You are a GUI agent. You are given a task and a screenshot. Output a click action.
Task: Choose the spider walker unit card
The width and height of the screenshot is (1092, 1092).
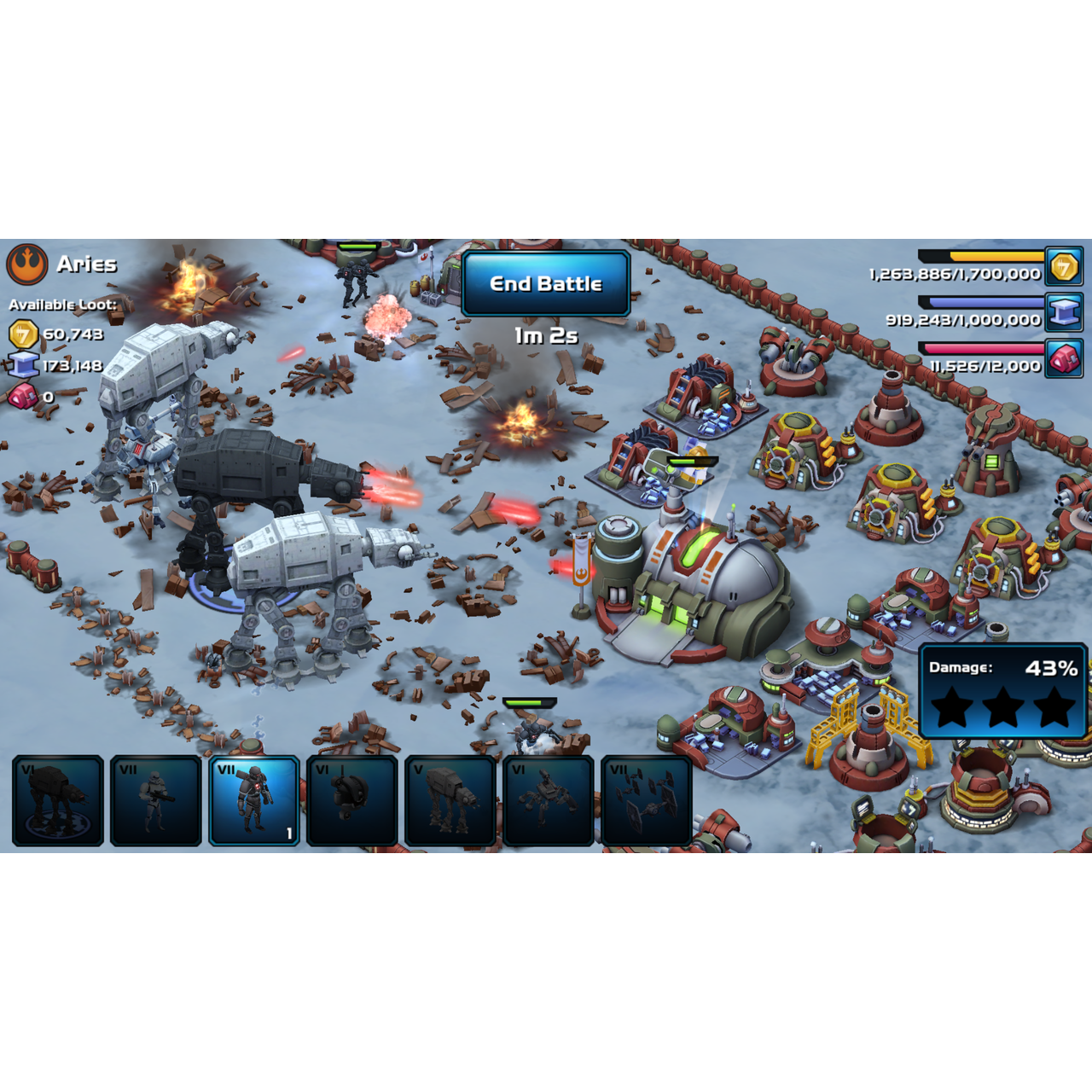548,800
